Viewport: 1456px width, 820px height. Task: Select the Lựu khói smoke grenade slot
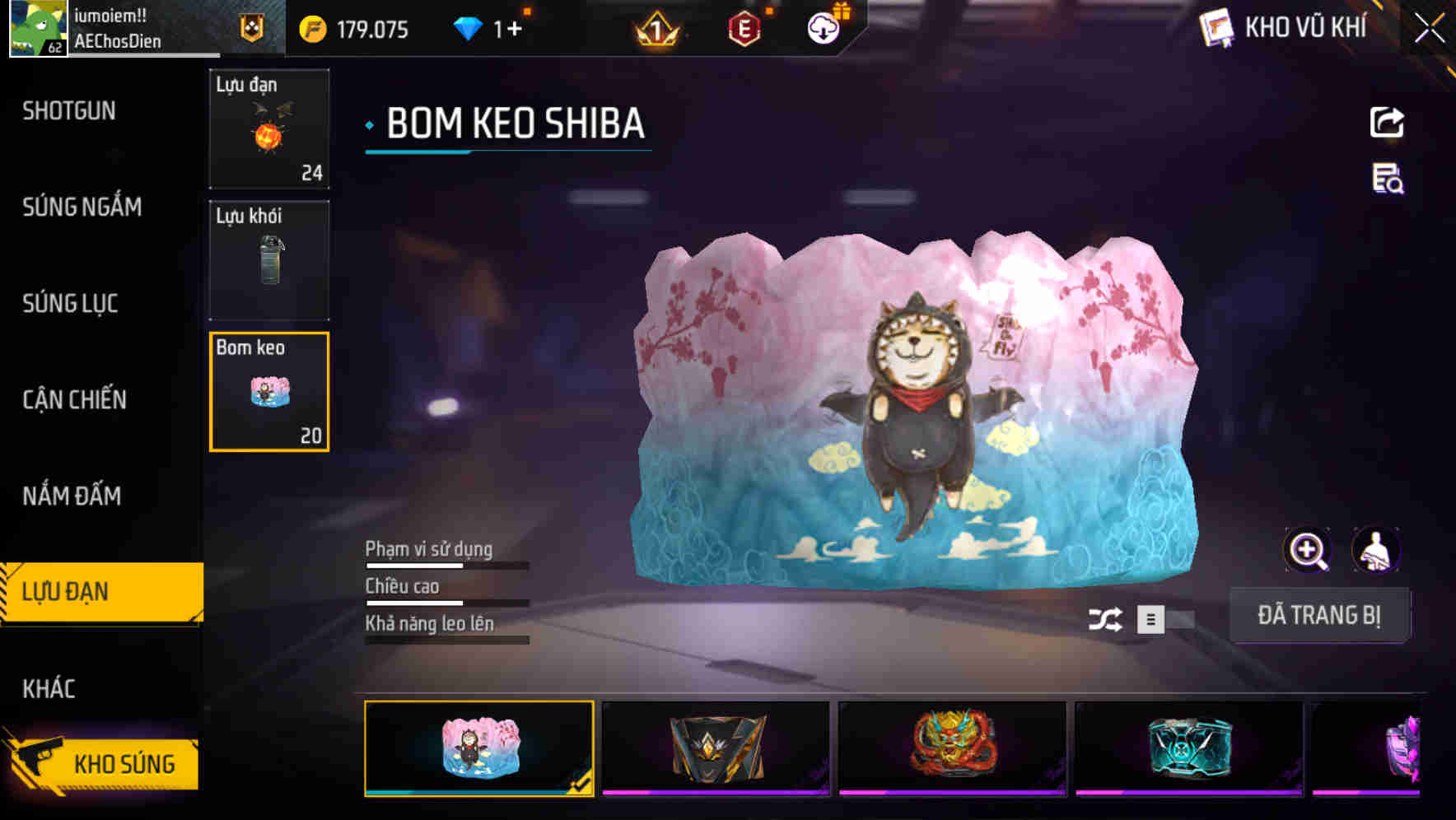pos(268,261)
